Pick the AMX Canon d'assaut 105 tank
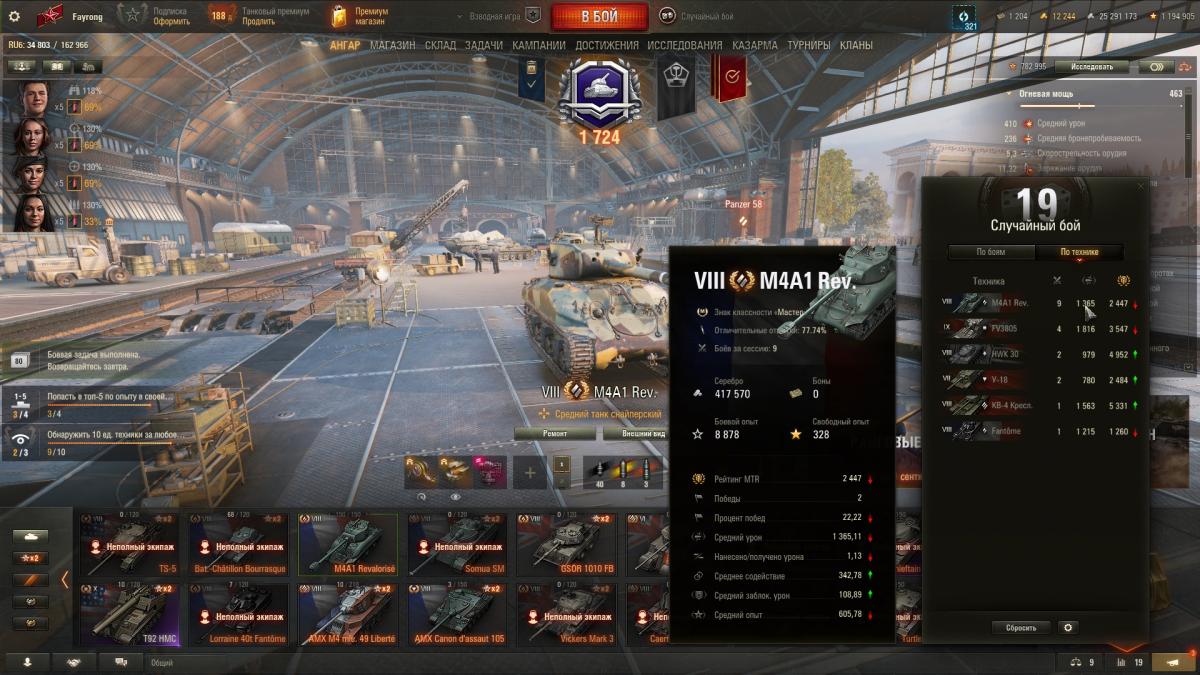This screenshot has height=675, width=1200. [x=457, y=613]
